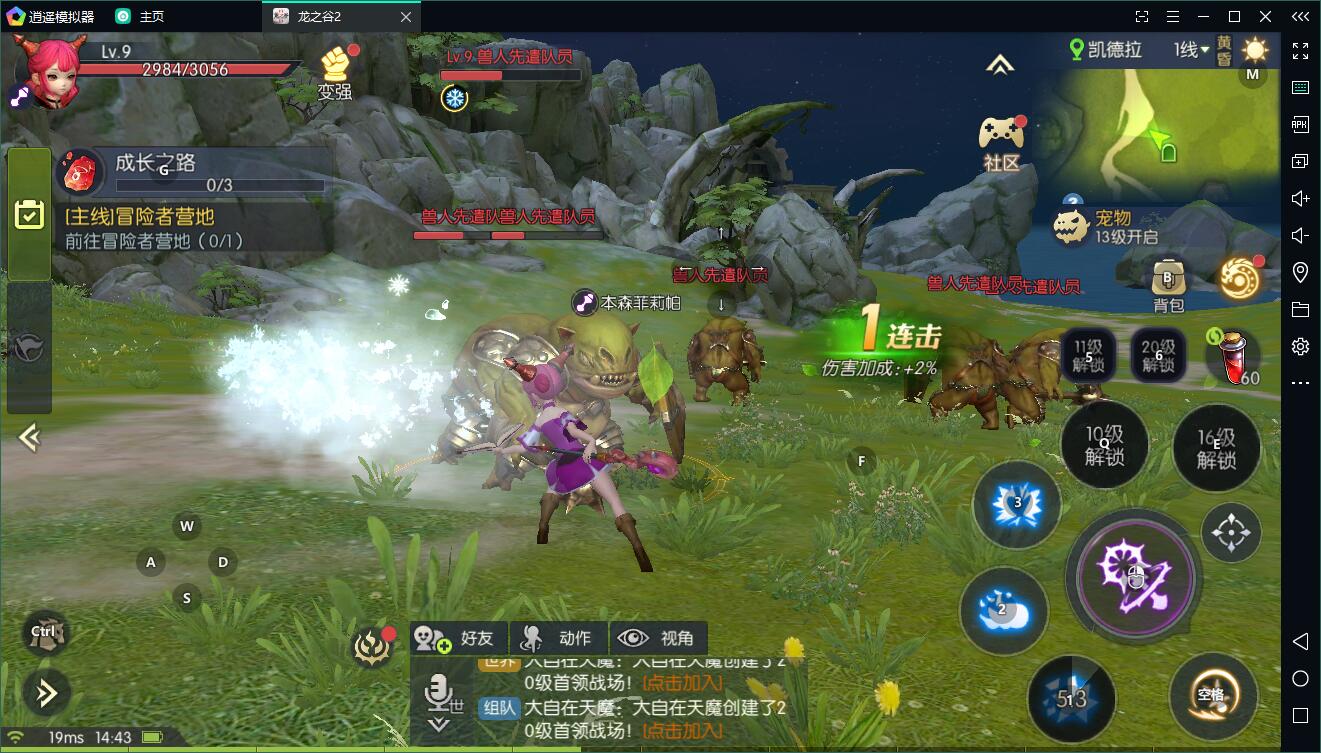Activate the main purple attack skill button
1321x753 pixels.
1133,574
